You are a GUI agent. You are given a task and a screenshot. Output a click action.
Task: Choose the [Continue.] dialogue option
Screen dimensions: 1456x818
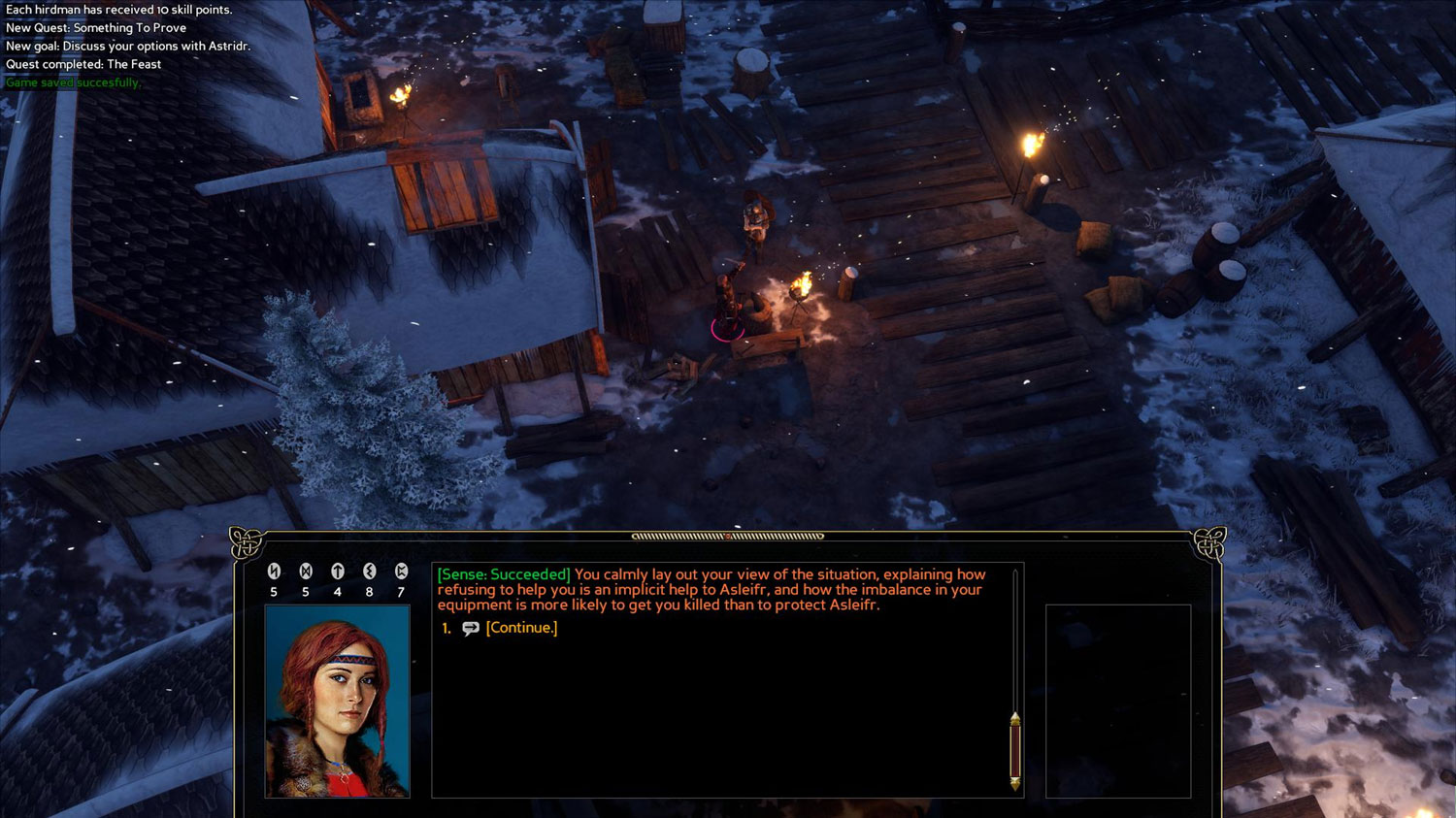coord(521,628)
